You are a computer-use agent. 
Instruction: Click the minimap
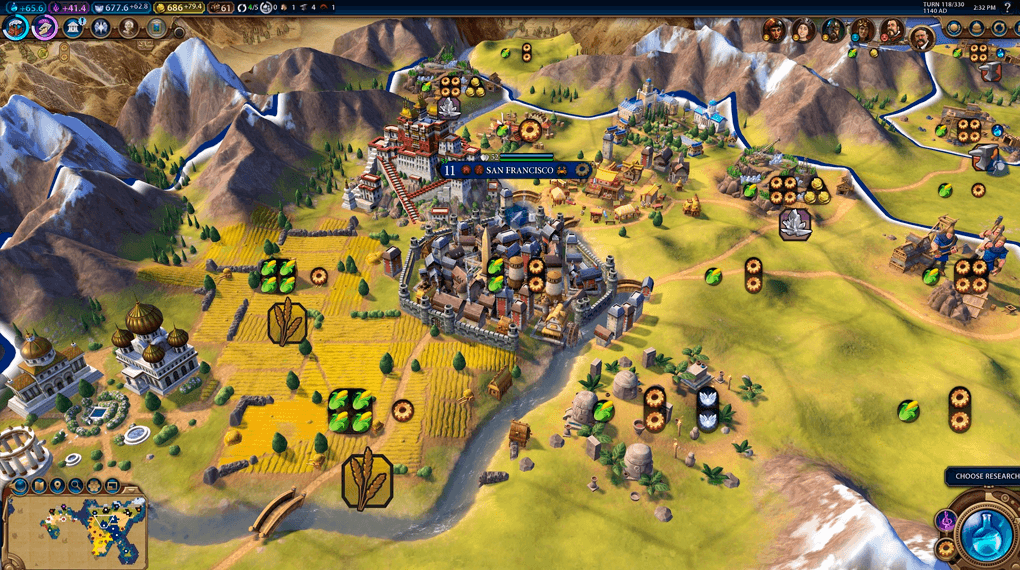coord(75,528)
